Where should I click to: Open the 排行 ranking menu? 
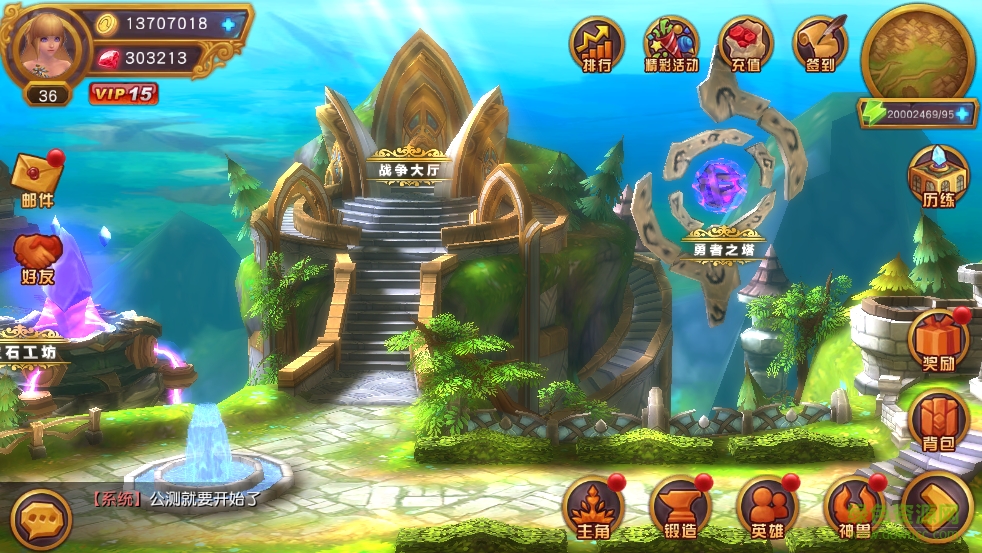coord(597,44)
